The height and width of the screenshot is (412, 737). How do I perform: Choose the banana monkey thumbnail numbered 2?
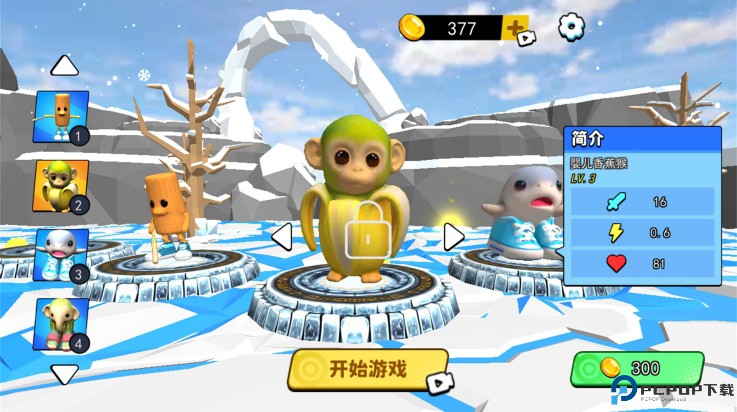(61, 186)
